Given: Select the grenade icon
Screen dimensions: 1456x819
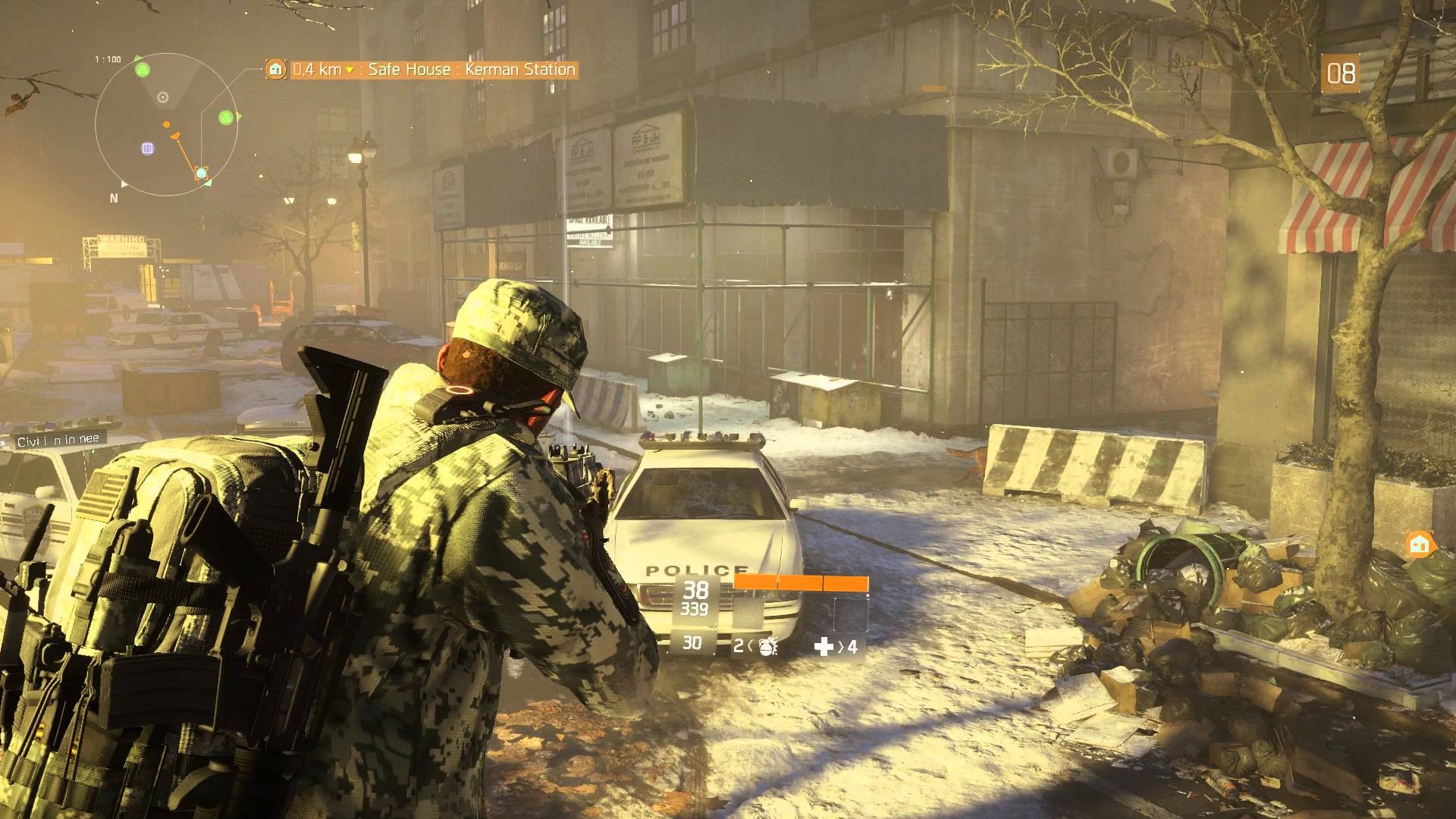Looking at the screenshot, I should [x=767, y=647].
